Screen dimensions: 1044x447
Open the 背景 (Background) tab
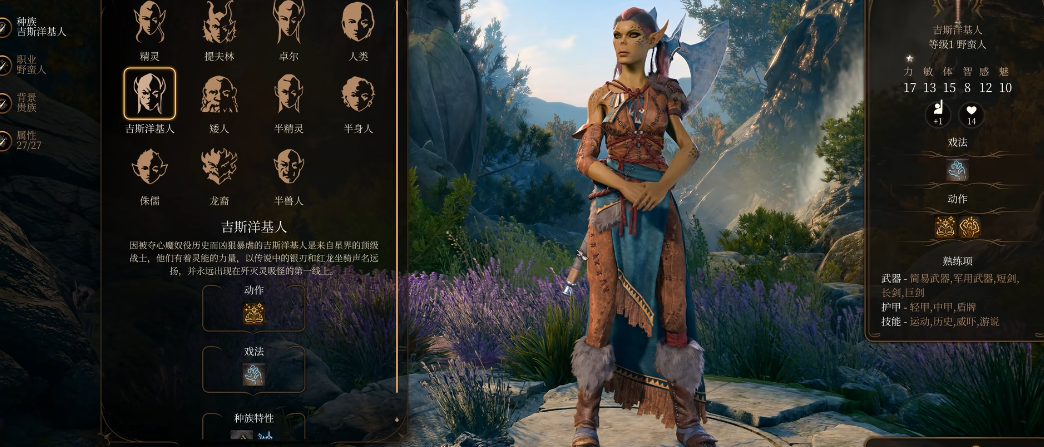(x=26, y=103)
